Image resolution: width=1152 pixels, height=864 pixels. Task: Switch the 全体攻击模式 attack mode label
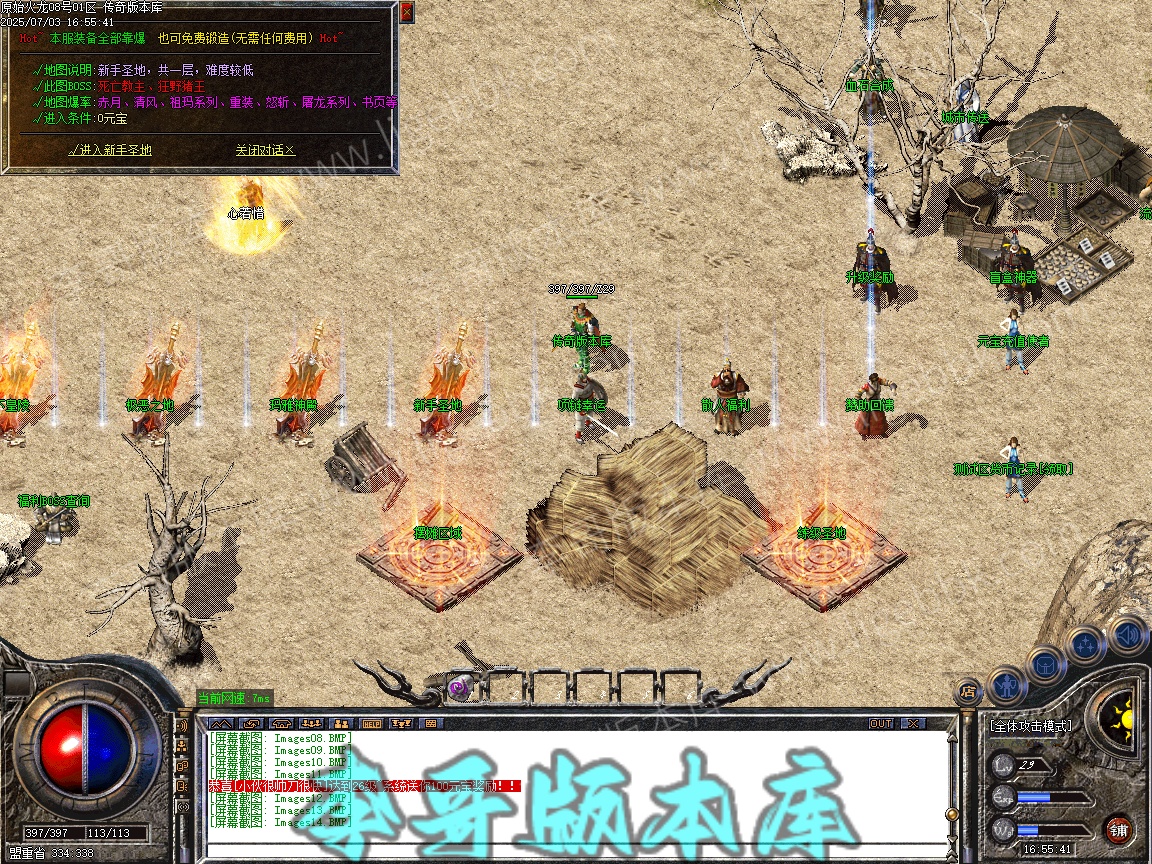click(x=1030, y=726)
